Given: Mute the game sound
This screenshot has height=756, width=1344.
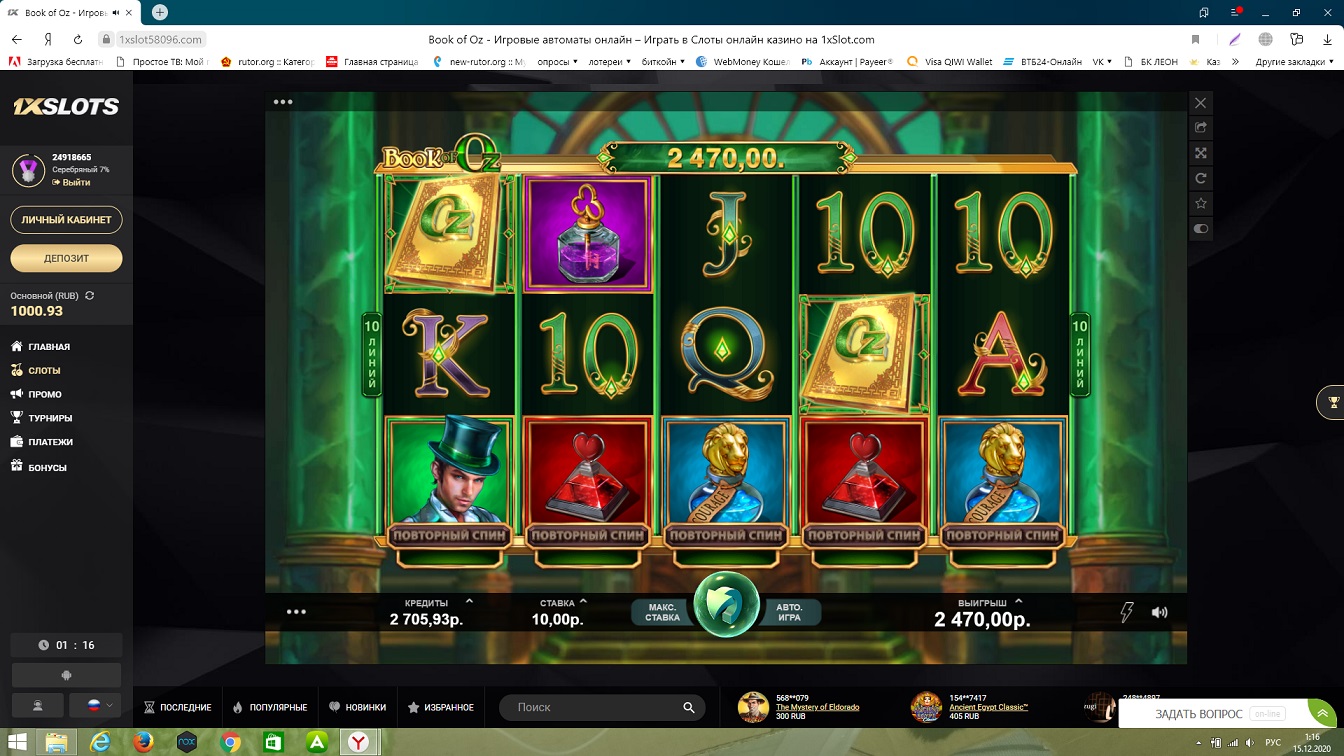Looking at the screenshot, I should pyautogui.click(x=1159, y=612).
